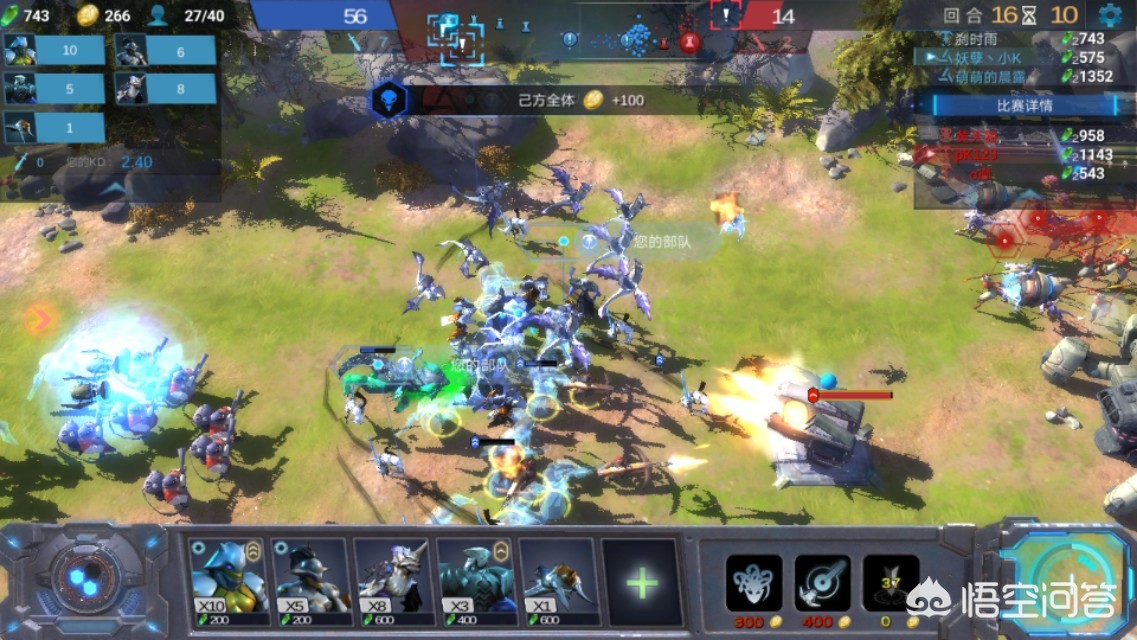1137x640 pixels.
Task: Click the orange arrow edge indicator
Action: tap(40, 320)
